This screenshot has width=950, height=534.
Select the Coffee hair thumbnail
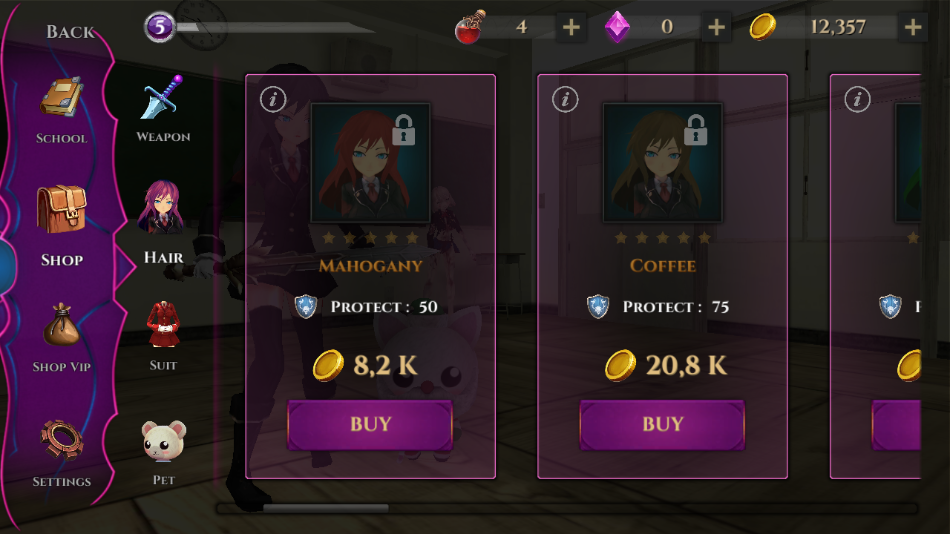point(662,162)
